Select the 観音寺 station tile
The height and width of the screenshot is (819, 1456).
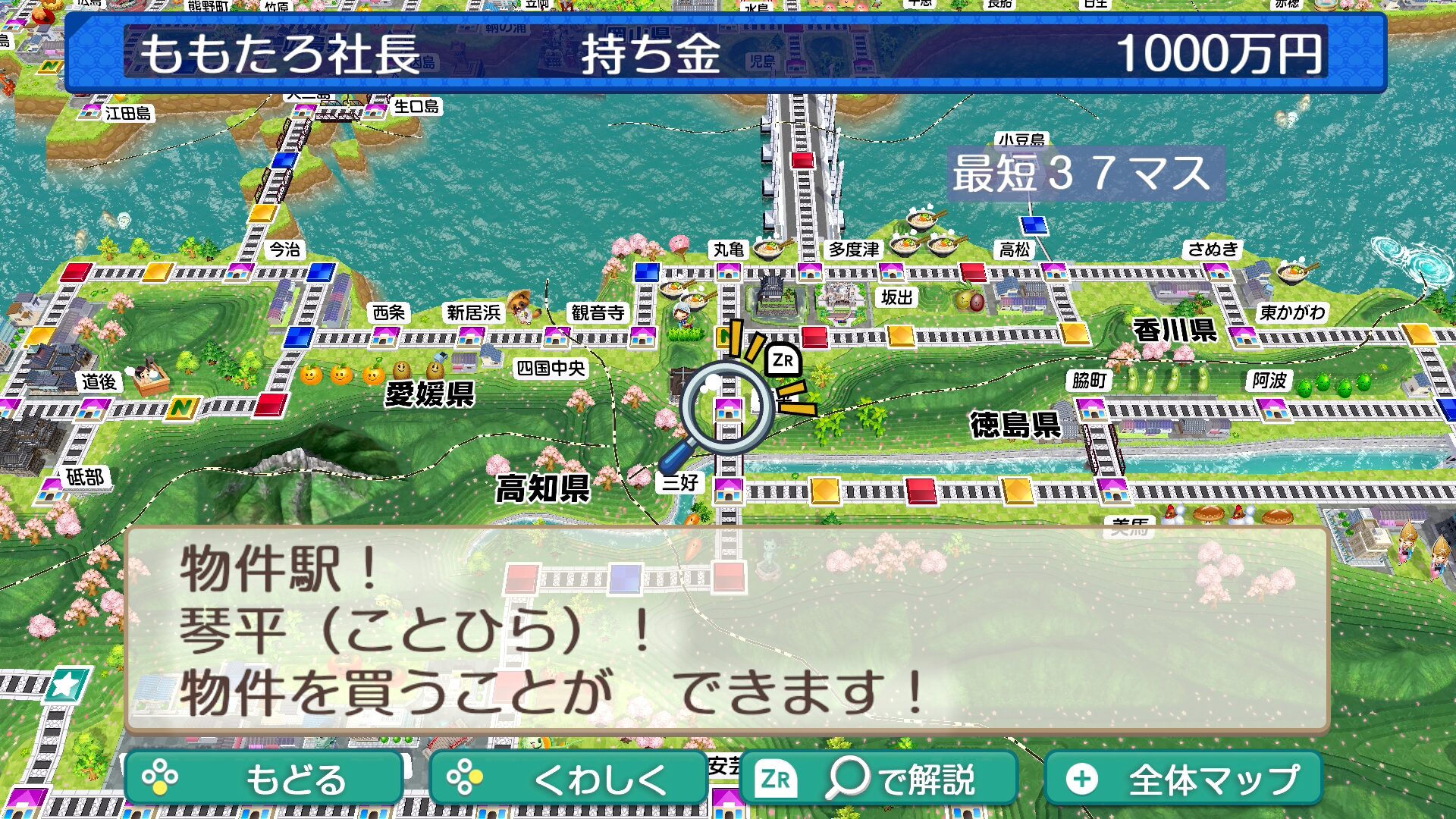point(642,336)
